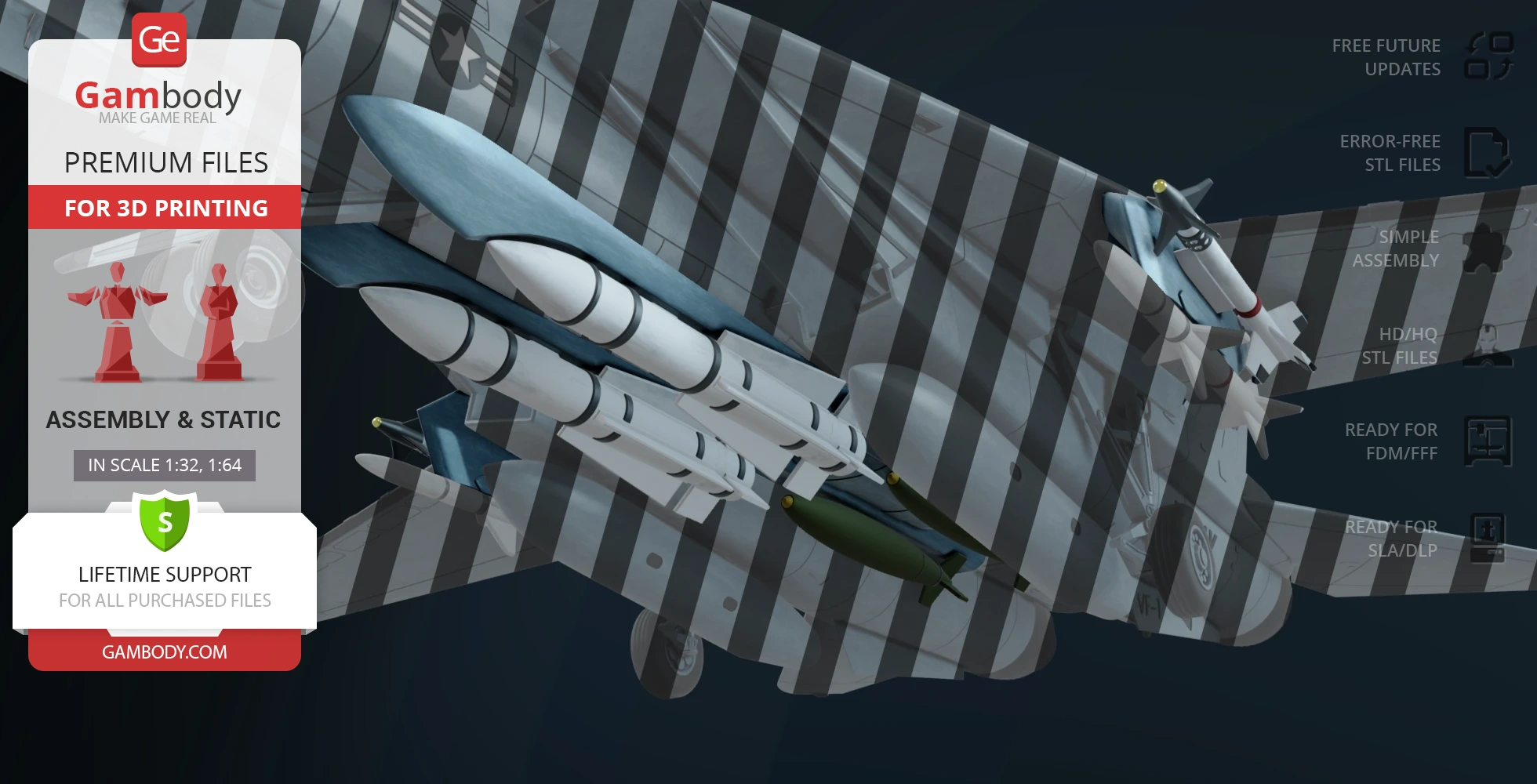Click the red Ge logo badge
Image resolution: width=1537 pixels, height=784 pixels.
159,40
